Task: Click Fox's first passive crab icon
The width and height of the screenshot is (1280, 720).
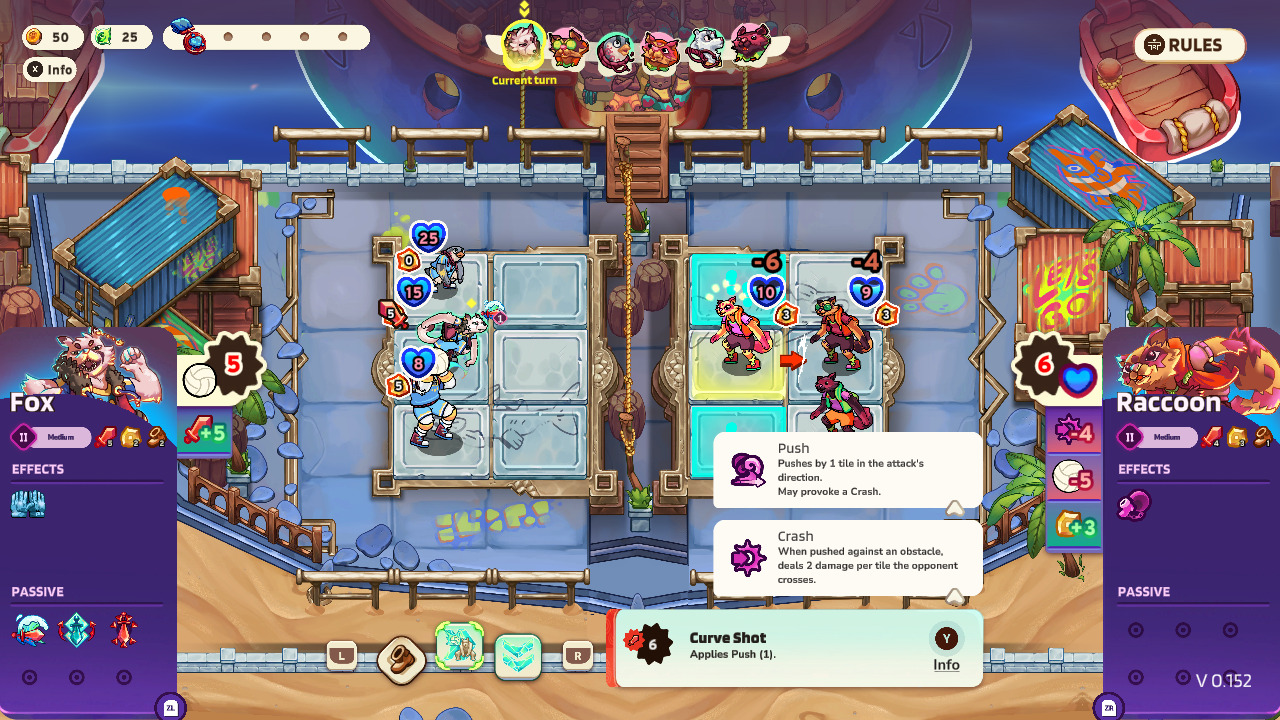Action: pos(29,628)
